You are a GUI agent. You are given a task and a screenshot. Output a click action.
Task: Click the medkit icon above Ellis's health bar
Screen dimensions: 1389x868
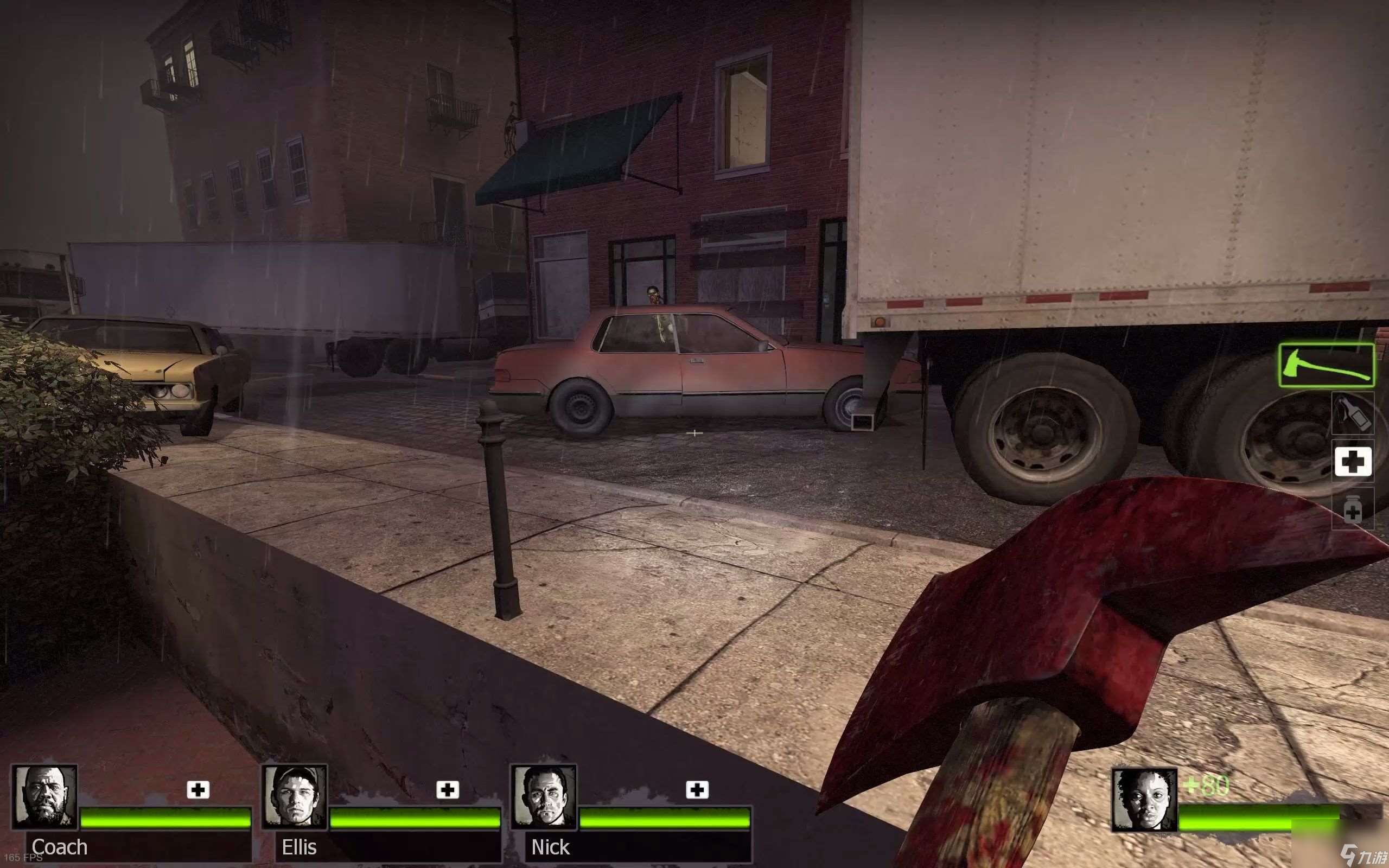[448, 790]
